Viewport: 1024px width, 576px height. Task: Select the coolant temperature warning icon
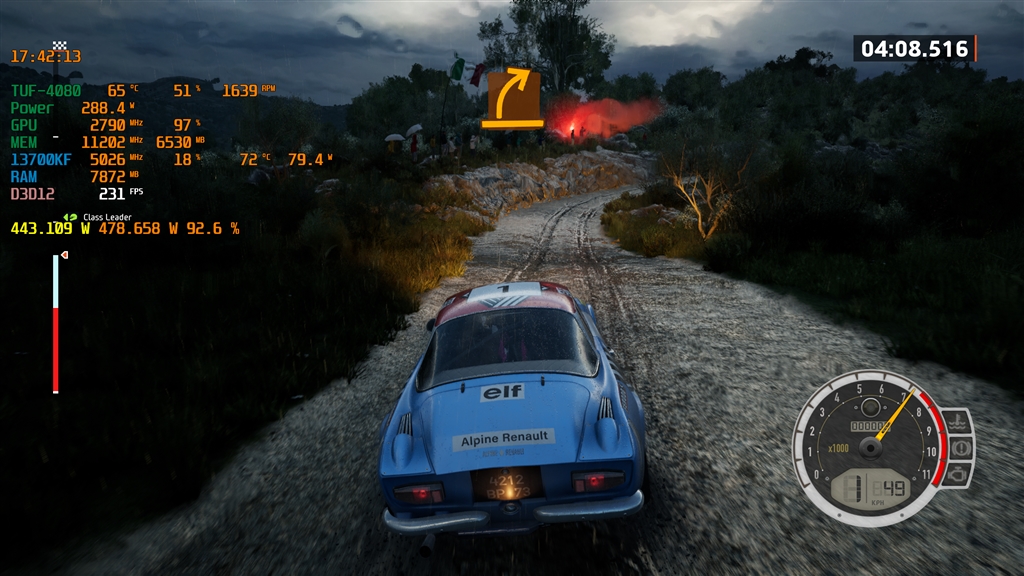pyautogui.click(x=957, y=420)
